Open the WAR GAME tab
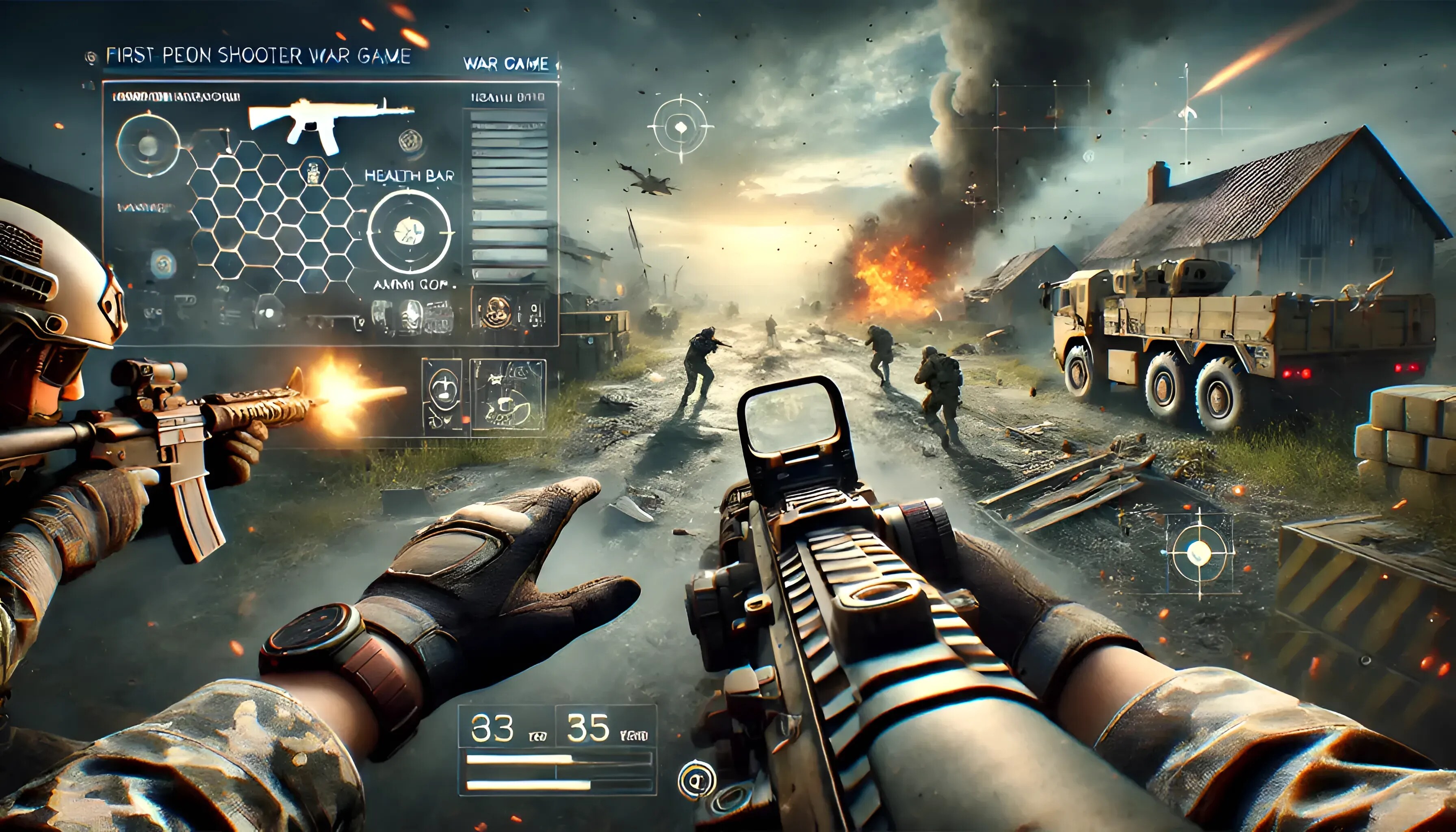The width and height of the screenshot is (1456, 832). click(x=506, y=63)
